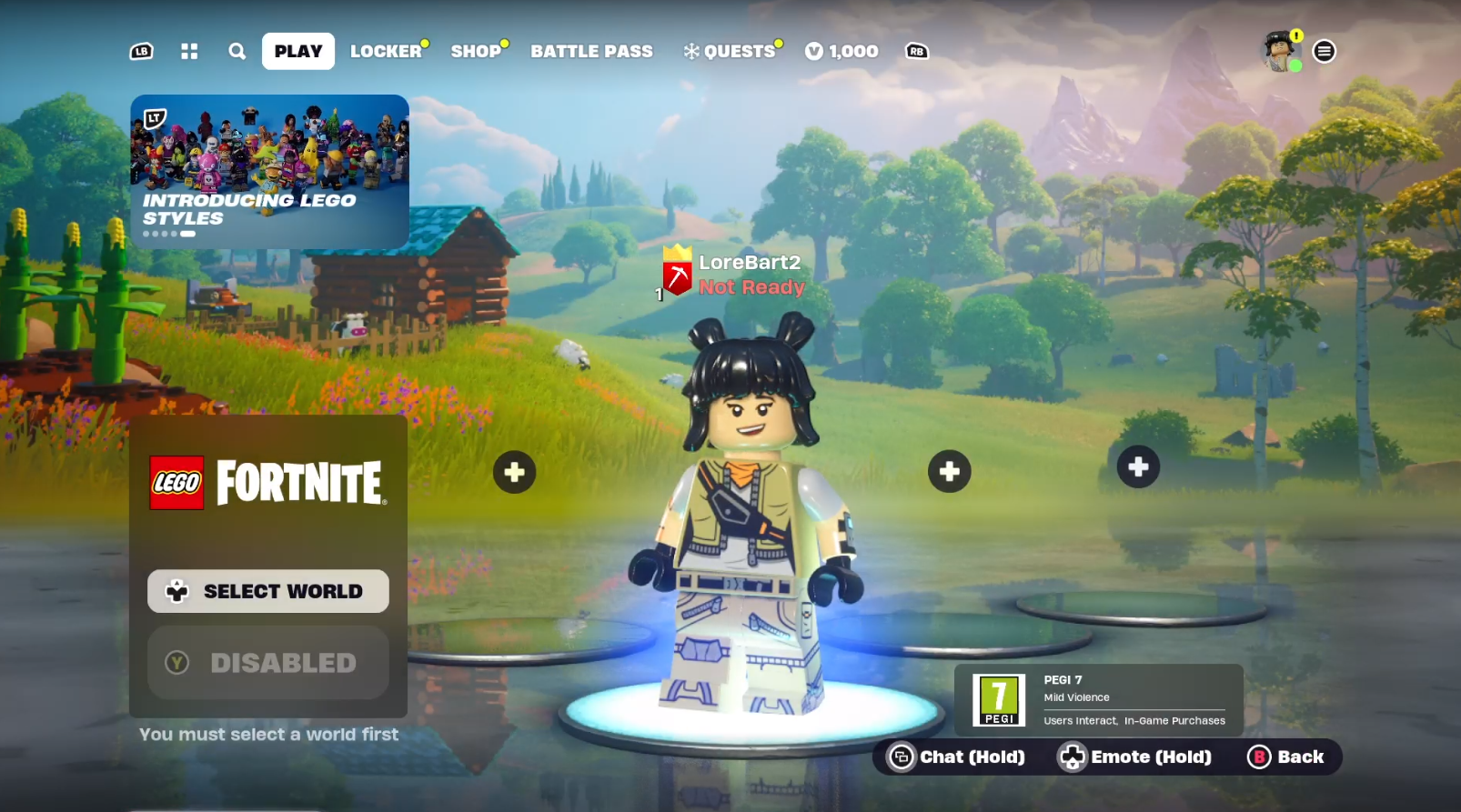Click the magnifying glass search icon
The width and height of the screenshot is (1461, 812).
point(237,52)
